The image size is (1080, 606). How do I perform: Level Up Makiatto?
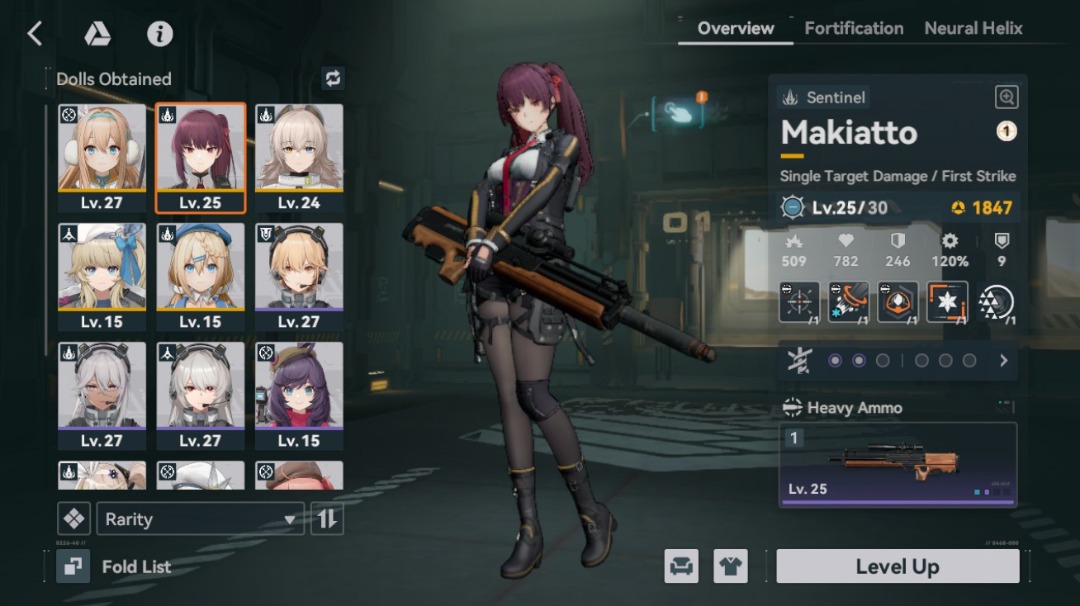897,567
